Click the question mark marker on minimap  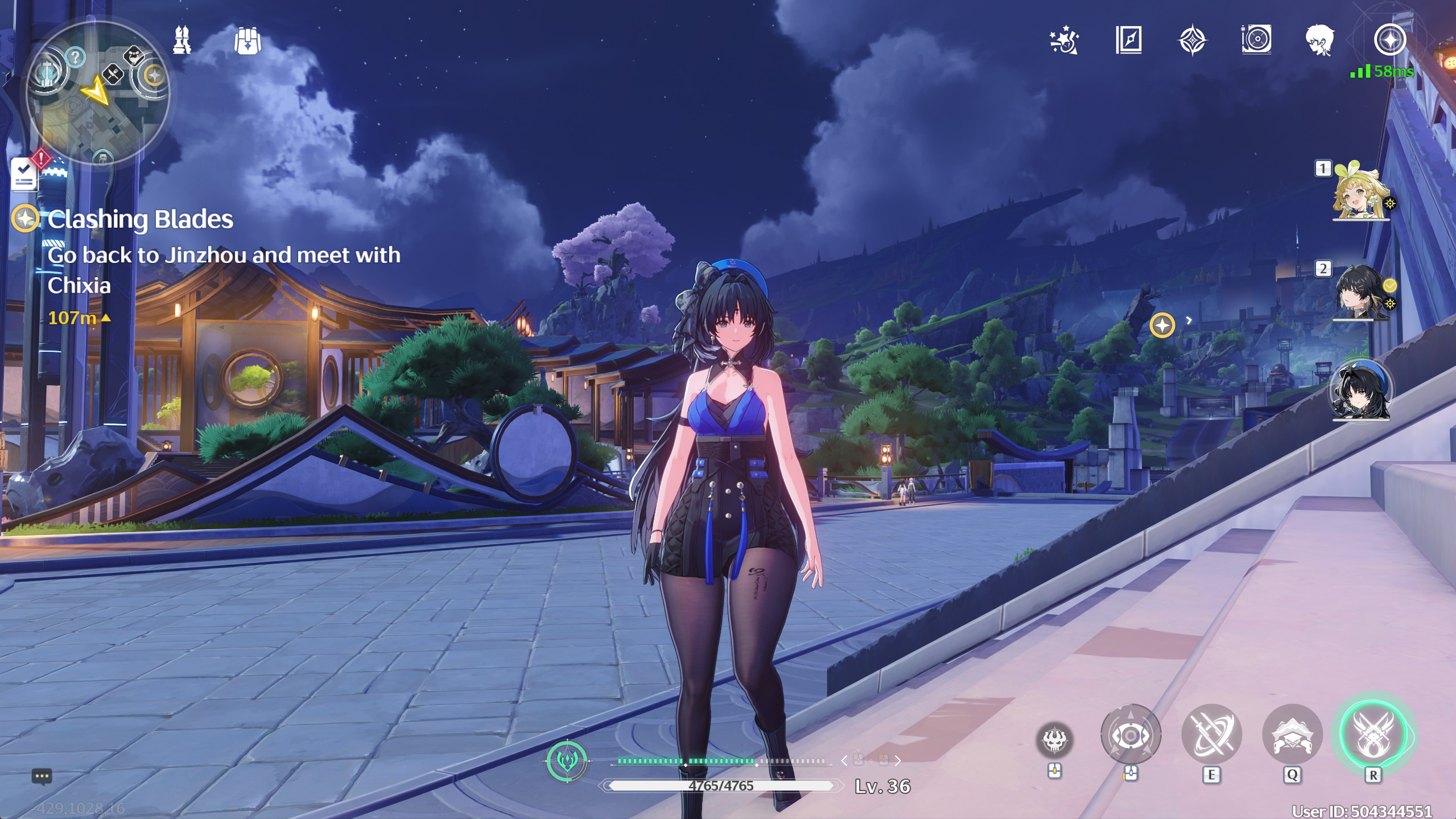point(74,57)
